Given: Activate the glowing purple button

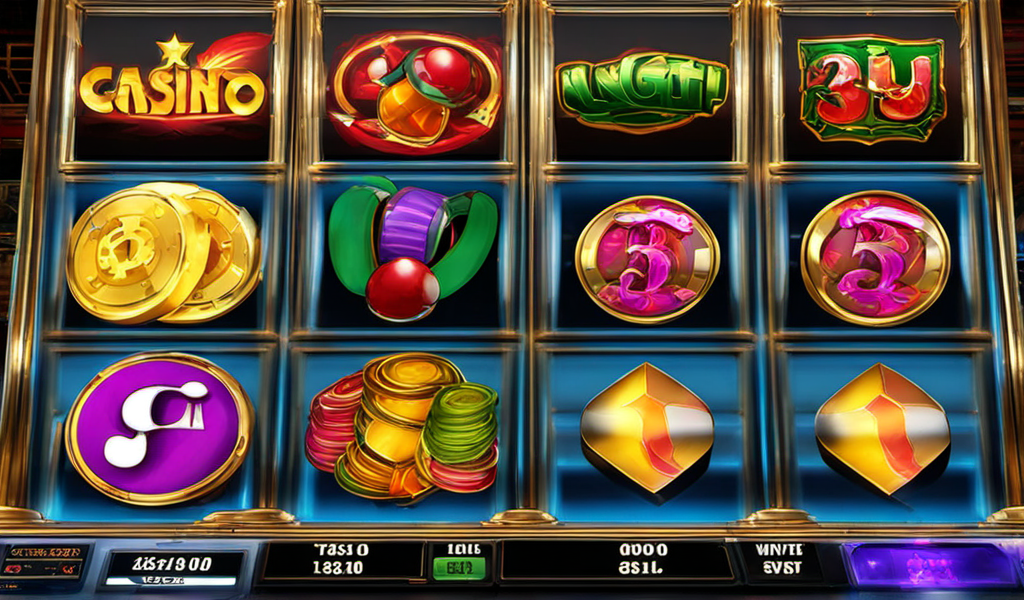Looking at the screenshot, I should 928,563.
